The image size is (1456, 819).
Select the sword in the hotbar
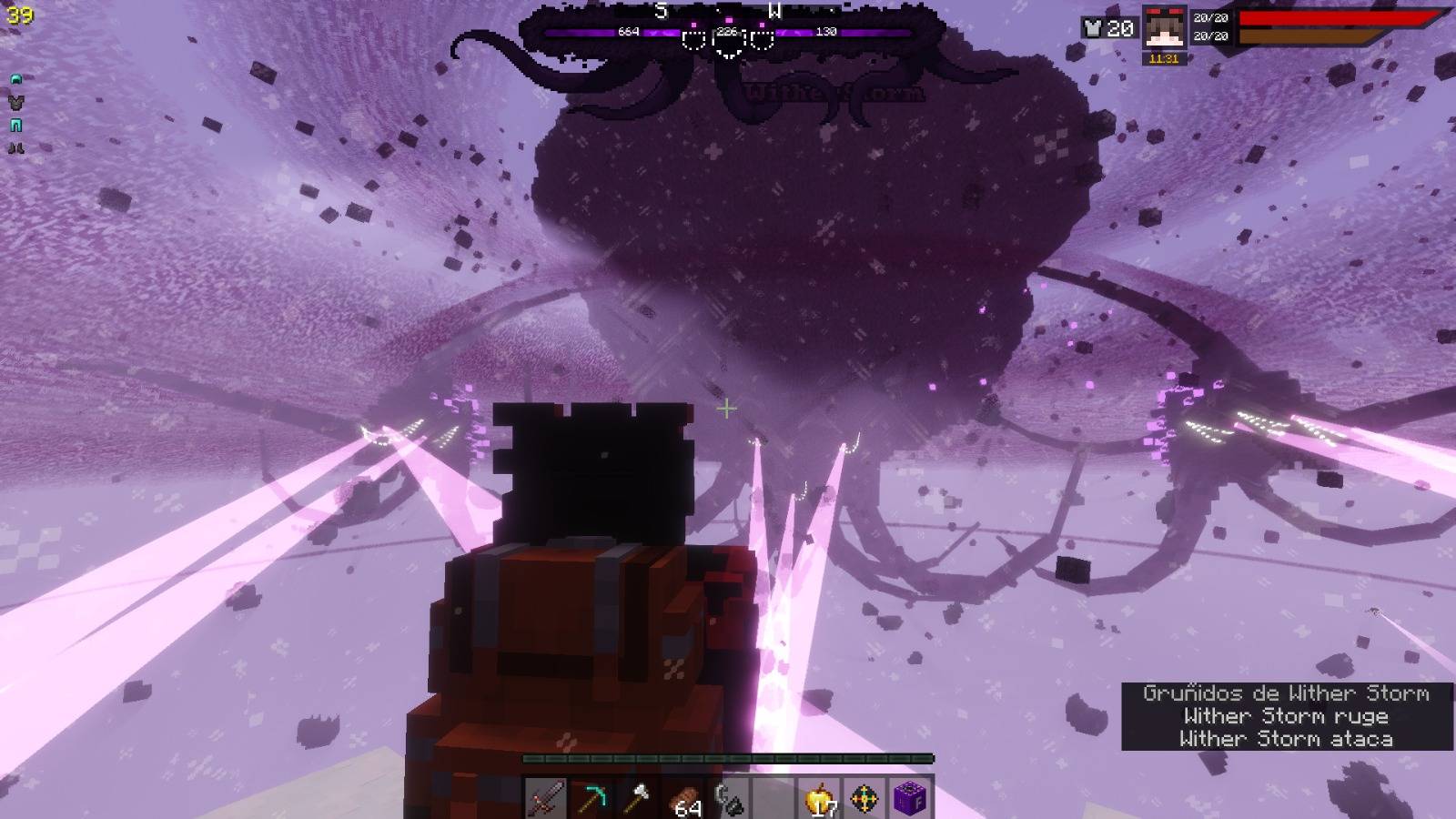(x=544, y=797)
